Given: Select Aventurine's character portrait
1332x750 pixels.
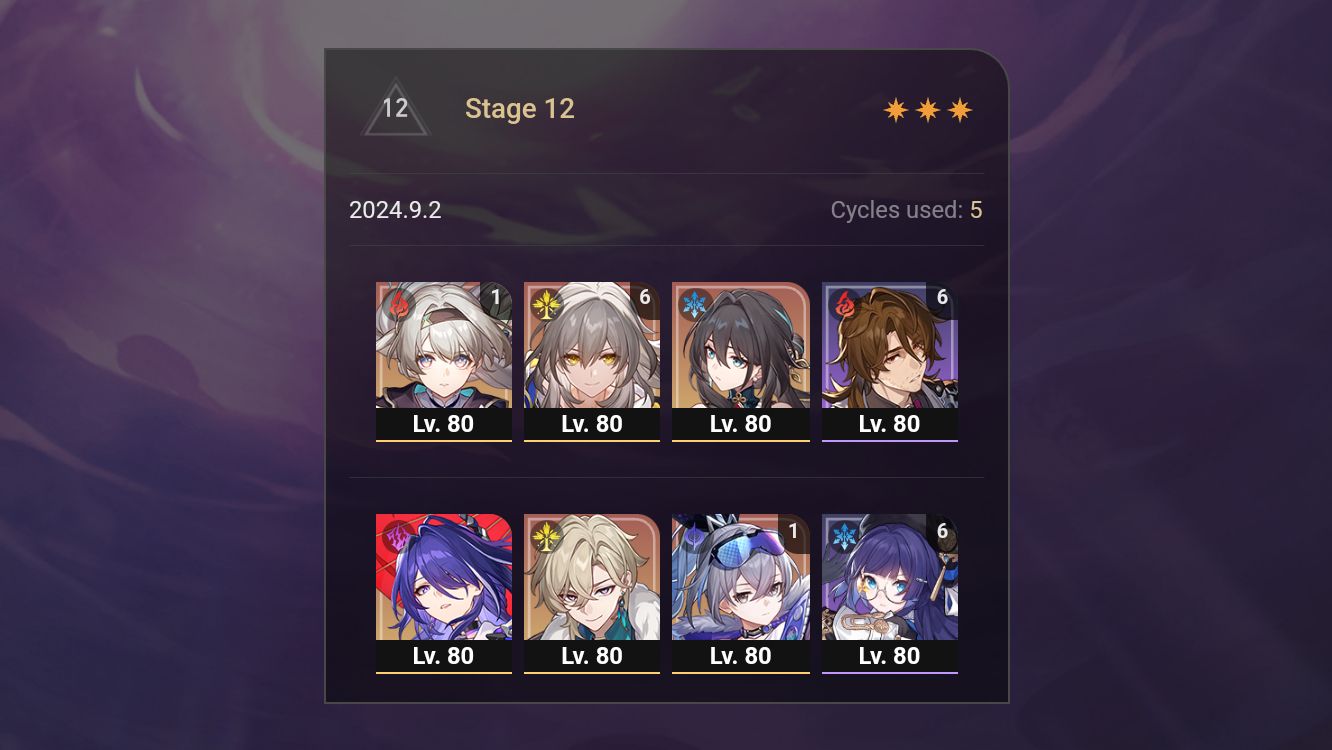Looking at the screenshot, I should coord(592,577).
